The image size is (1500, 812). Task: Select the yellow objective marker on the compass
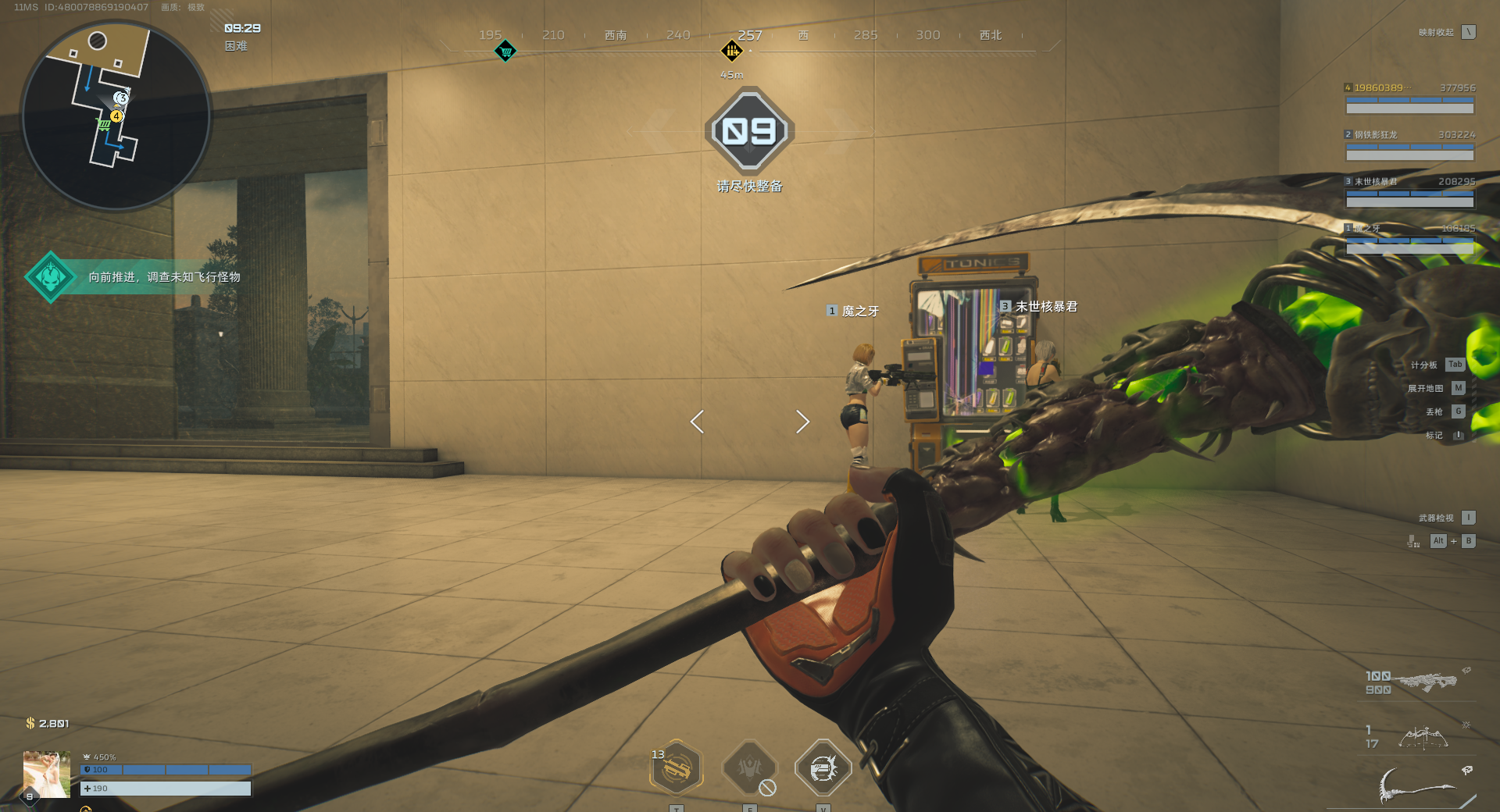[731, 52]
